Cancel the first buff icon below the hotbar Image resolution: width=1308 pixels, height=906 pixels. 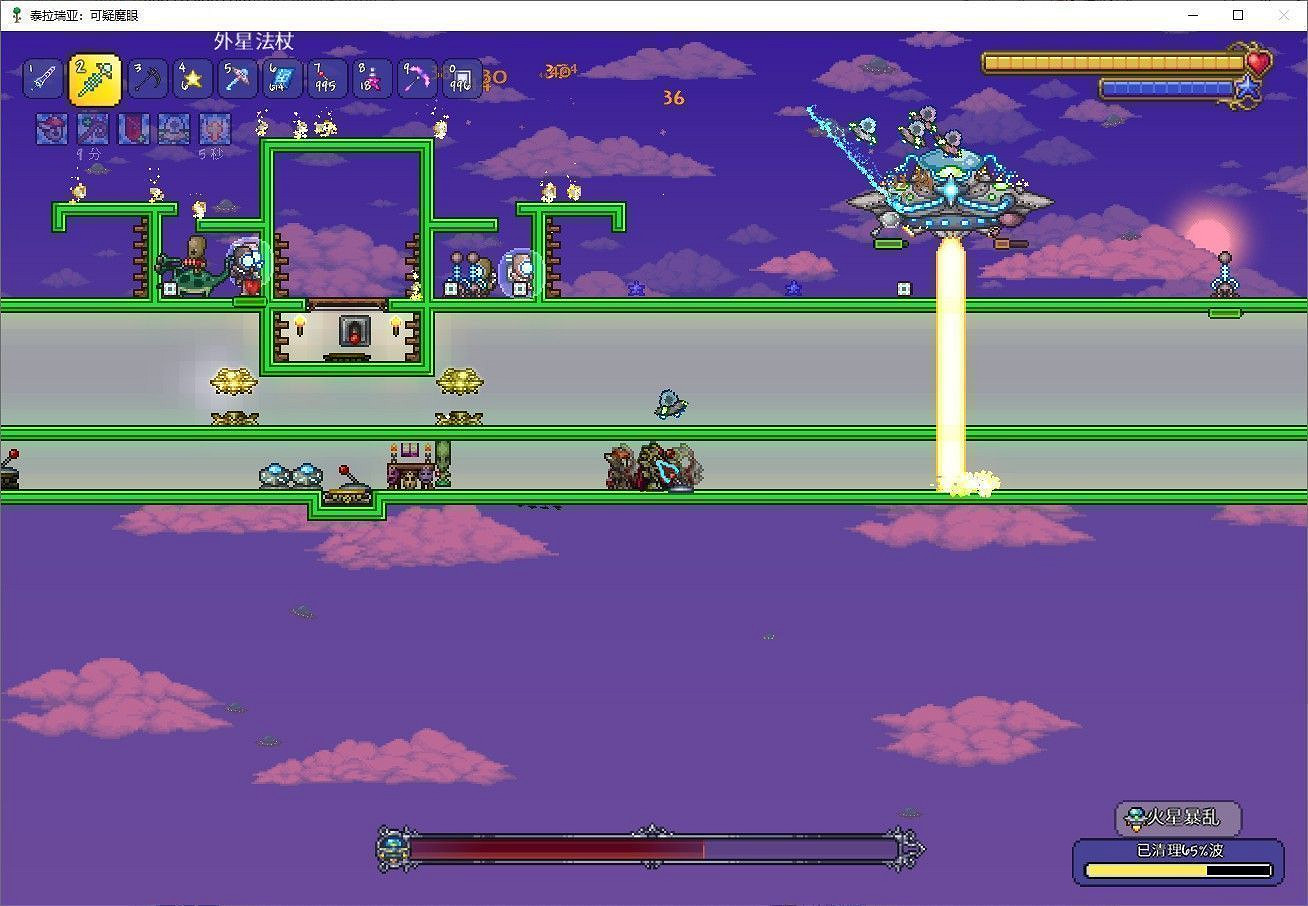[x=51, y=128]
